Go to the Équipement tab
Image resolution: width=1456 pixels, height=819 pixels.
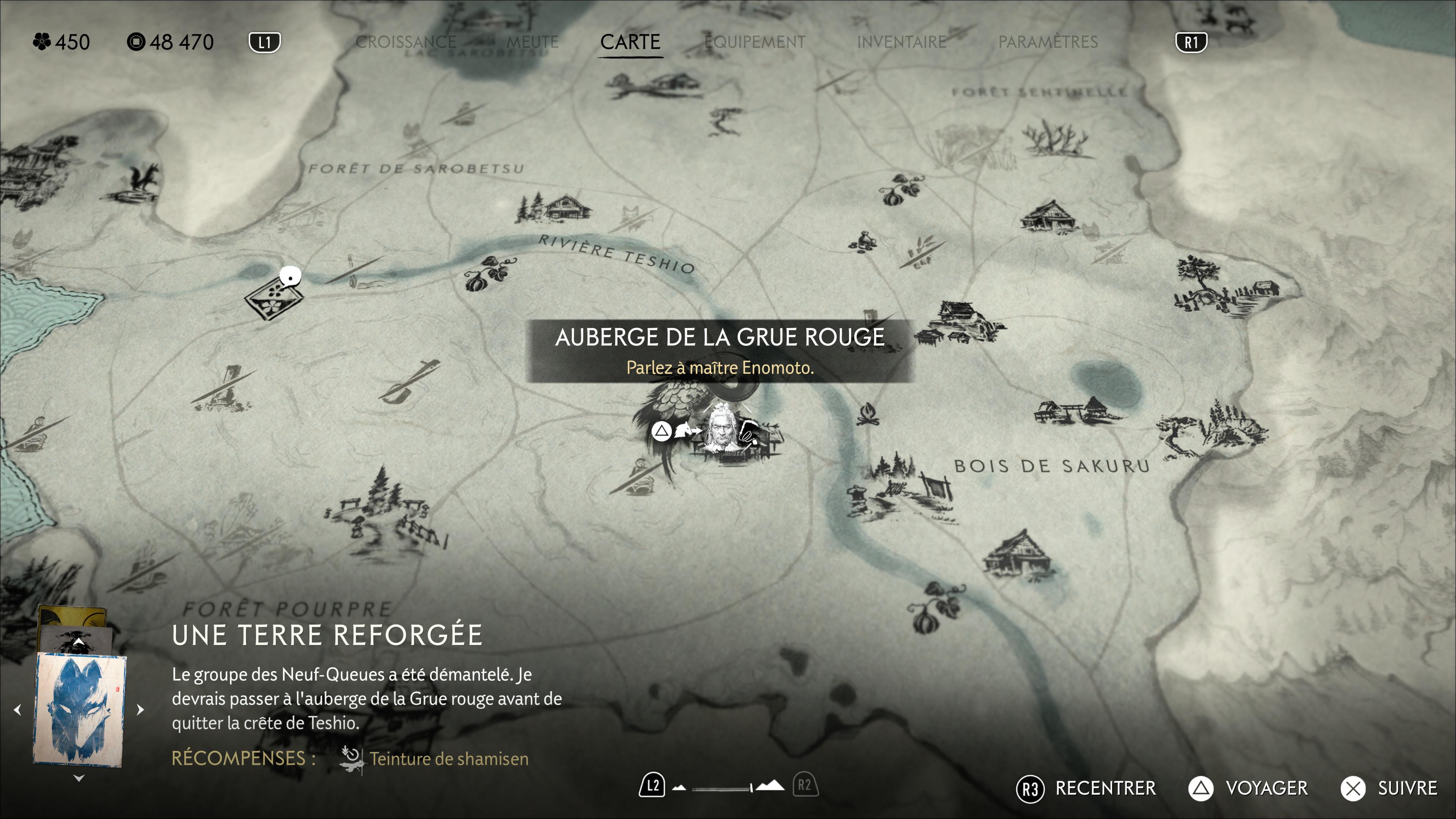[755, 42]
